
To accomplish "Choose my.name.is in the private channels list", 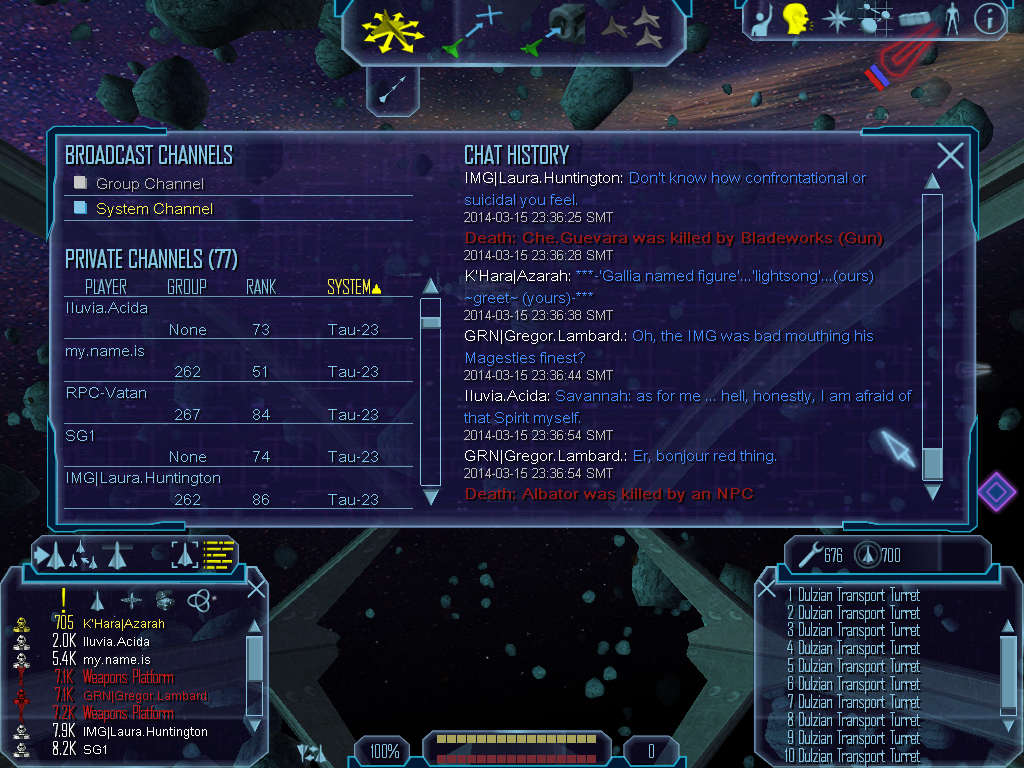I will [x=105, y=351].
